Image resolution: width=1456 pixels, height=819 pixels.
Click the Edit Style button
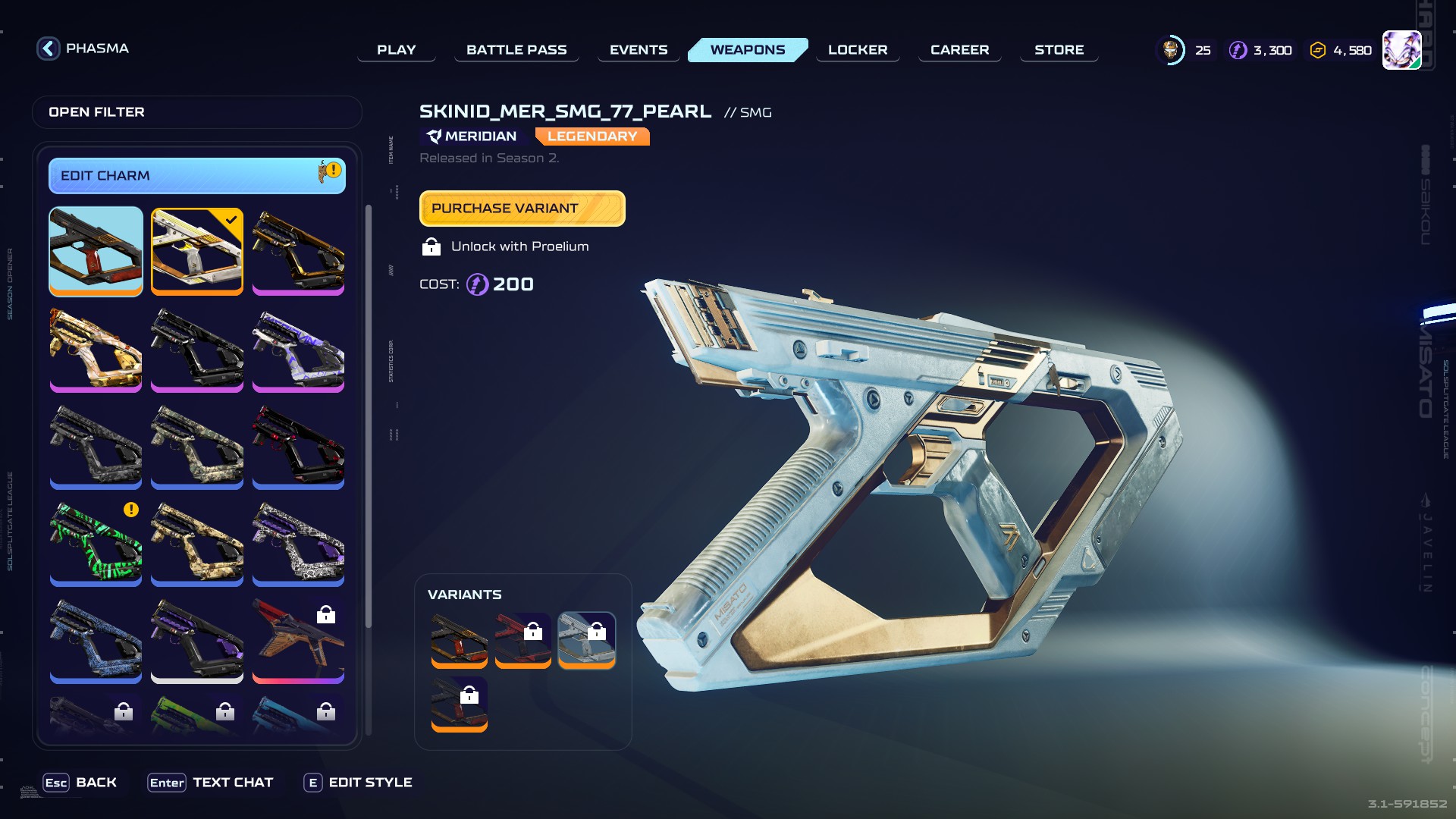pos(358,783)
